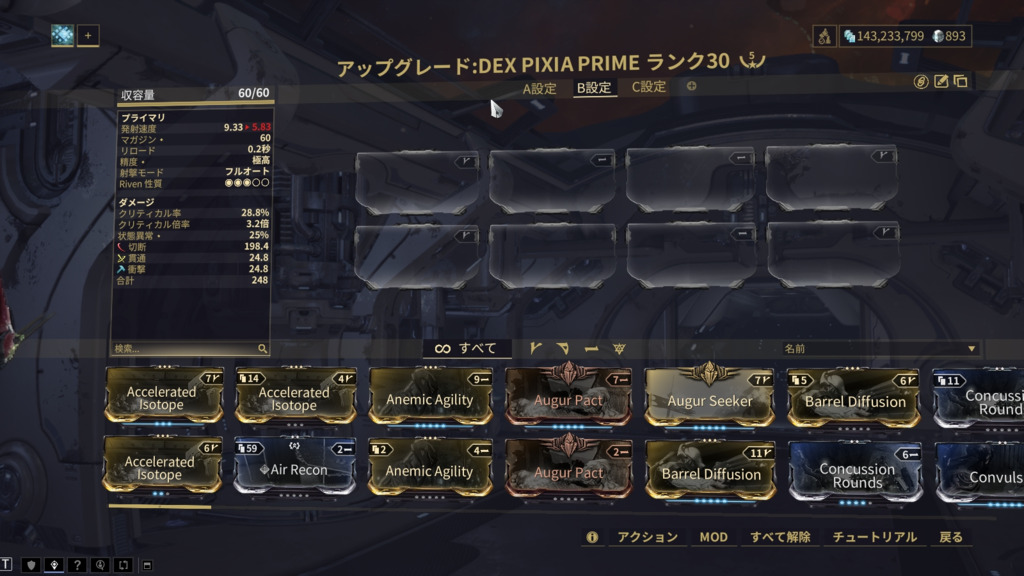Click the info icon beside アクション
The height and width of the screenshot is (576, 1024).
pos(592,537)
